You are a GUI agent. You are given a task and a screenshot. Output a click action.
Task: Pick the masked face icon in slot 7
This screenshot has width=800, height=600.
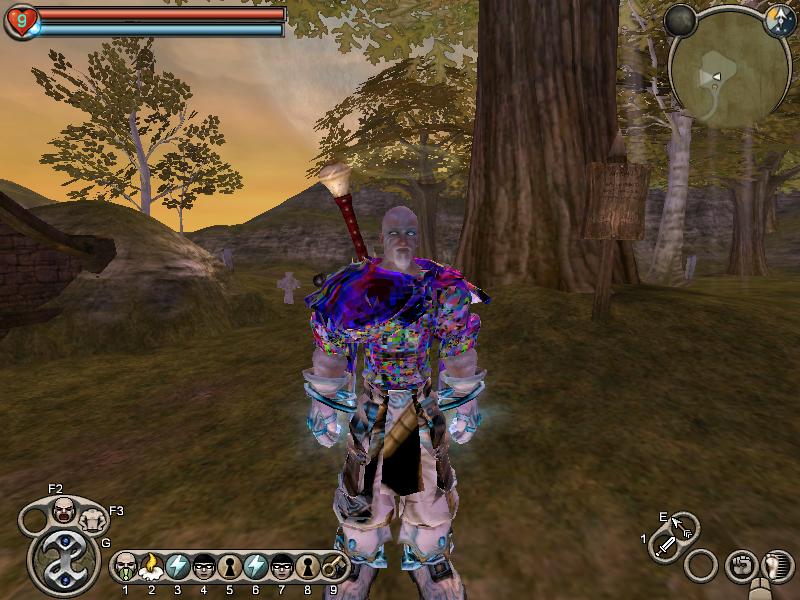pyautogui.click(x=281, y=567)
